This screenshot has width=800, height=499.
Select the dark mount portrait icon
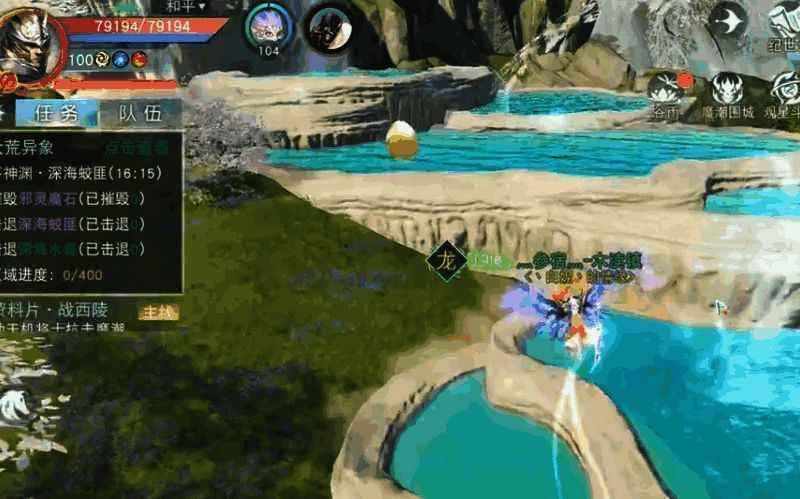point(325,25)
